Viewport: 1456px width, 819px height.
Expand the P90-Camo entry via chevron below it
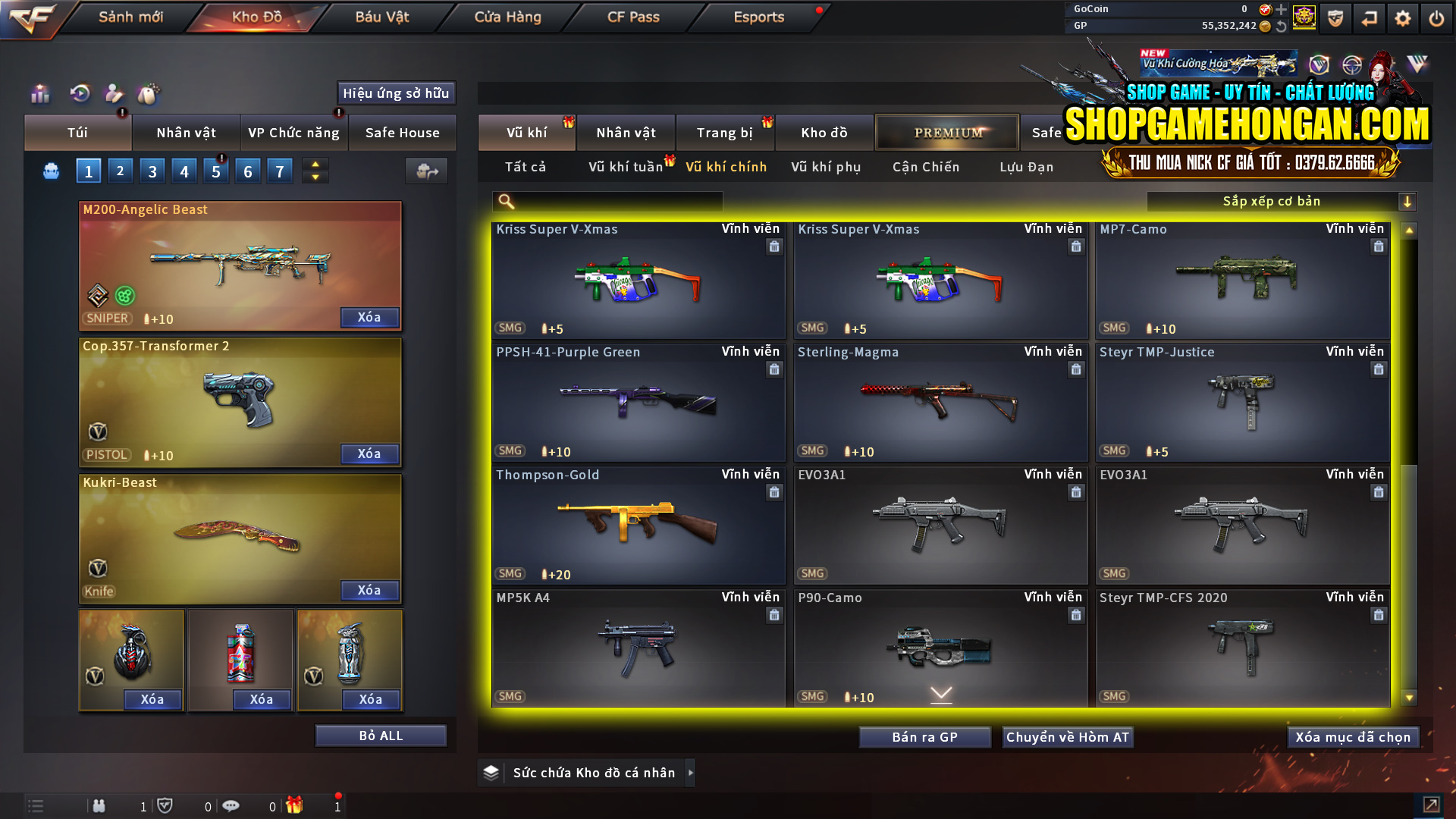[940, 693]
